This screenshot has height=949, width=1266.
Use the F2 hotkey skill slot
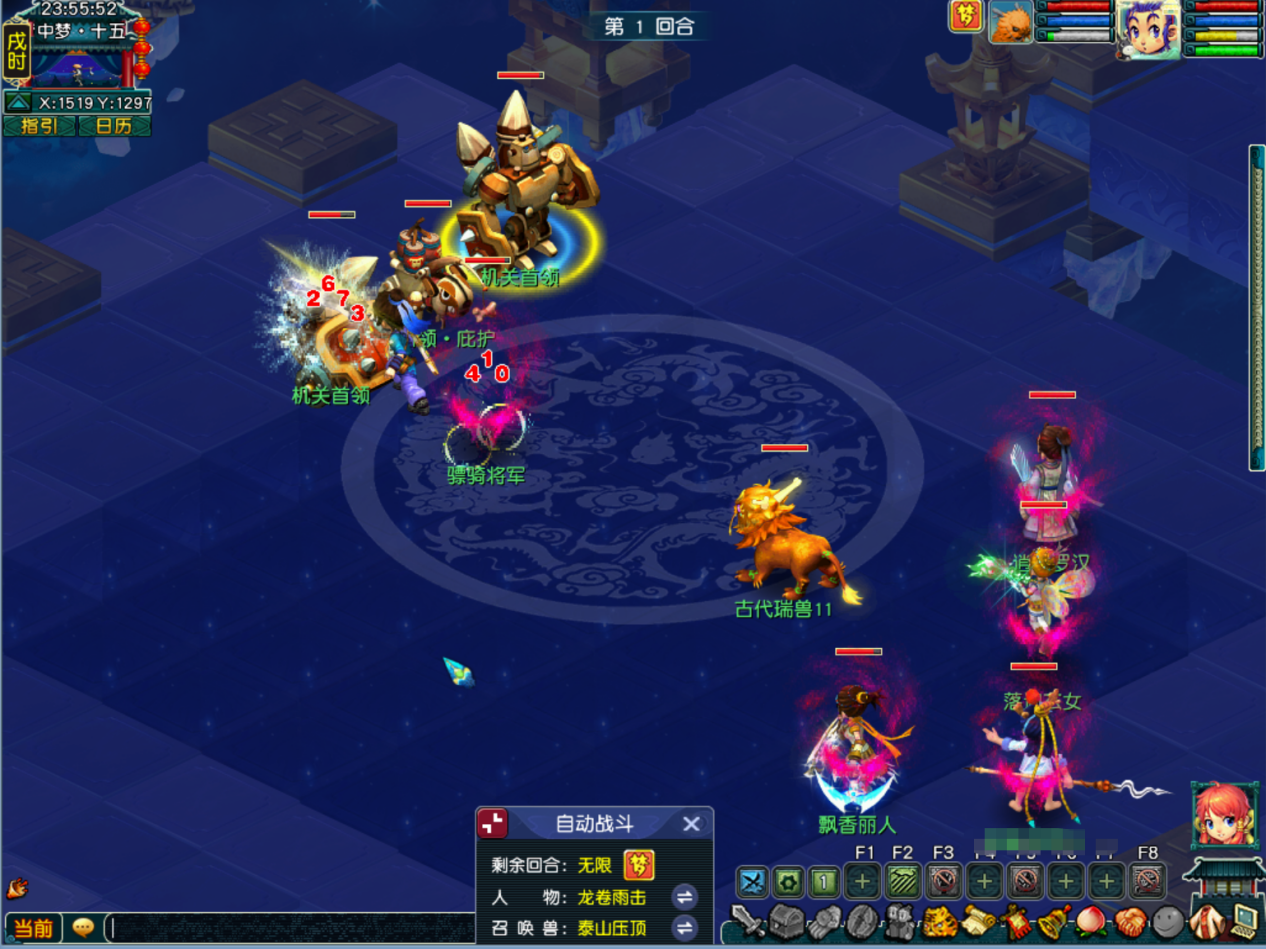coord(903,882)
